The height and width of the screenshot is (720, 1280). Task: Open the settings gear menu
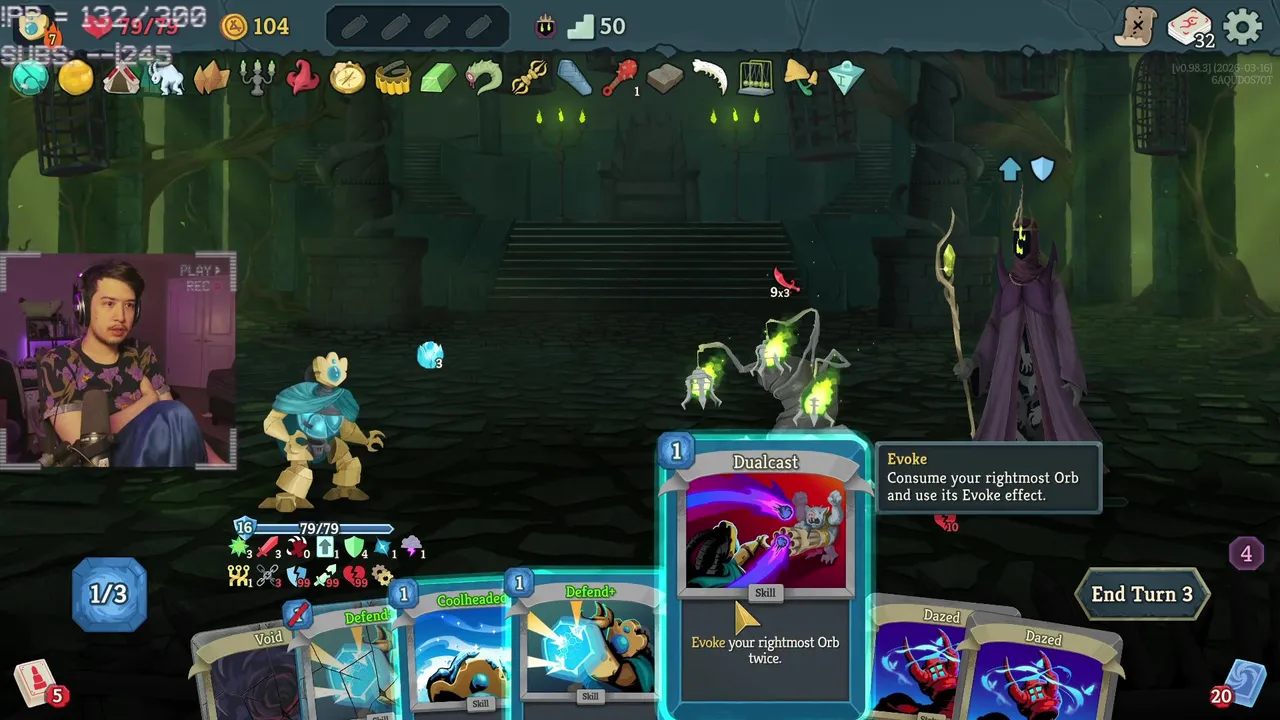[1243, 27]
